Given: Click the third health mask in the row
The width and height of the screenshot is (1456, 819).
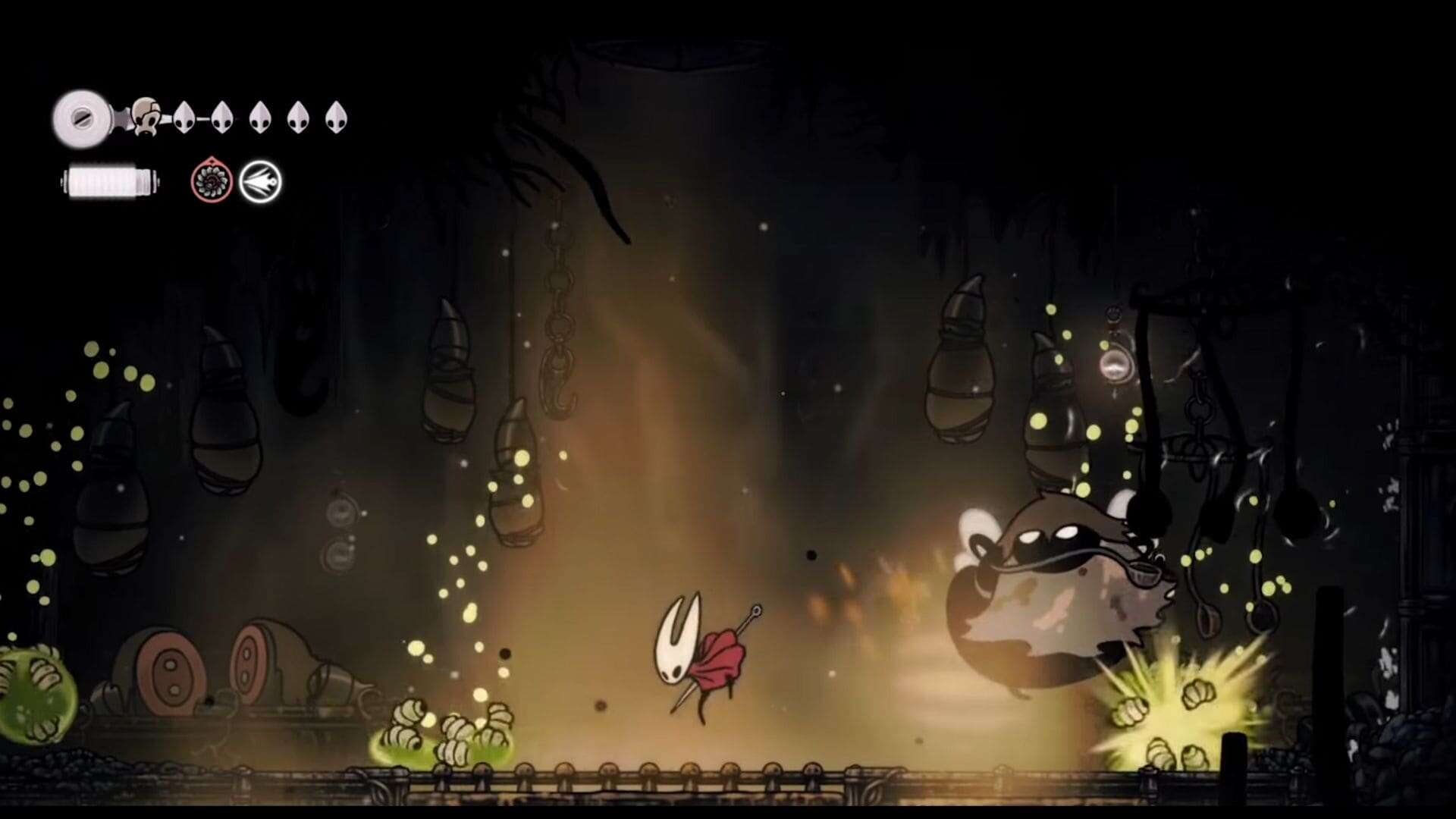Looking at the screenshot, I should (x=223, y=118).
